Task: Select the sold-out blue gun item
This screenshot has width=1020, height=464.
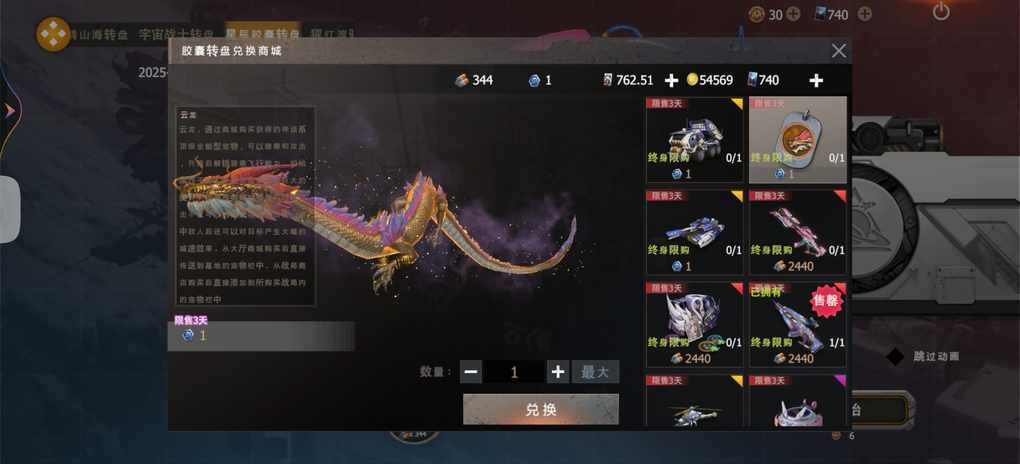Action: [x=797, y=324]
